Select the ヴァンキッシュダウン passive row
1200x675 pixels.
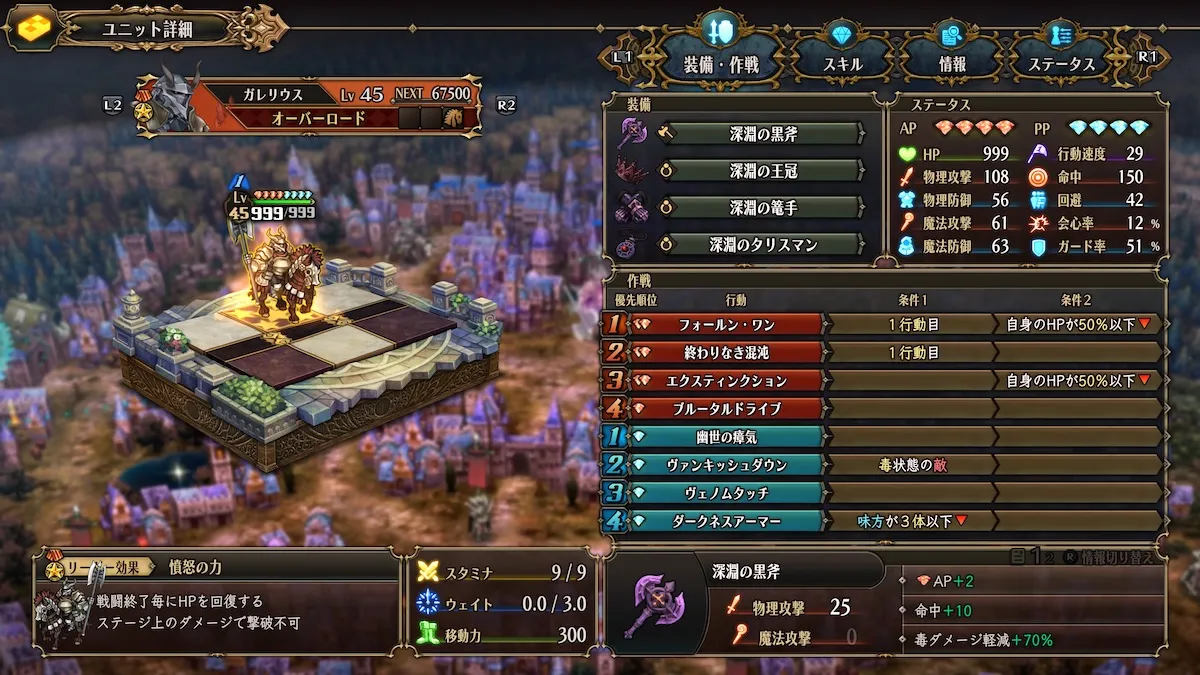[724, 464]
